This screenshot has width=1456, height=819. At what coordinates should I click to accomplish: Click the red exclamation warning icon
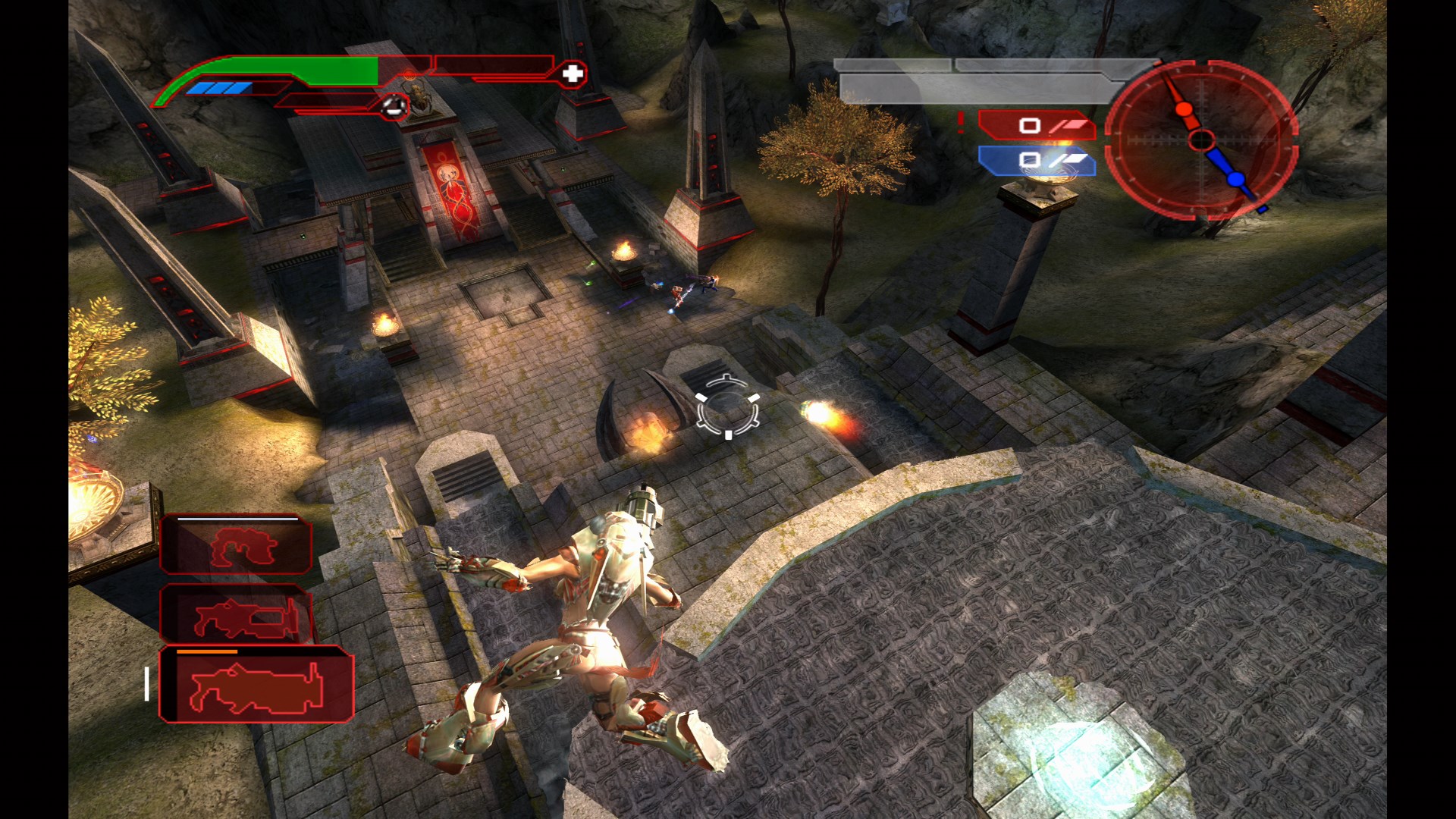click(x=962, y=123)
